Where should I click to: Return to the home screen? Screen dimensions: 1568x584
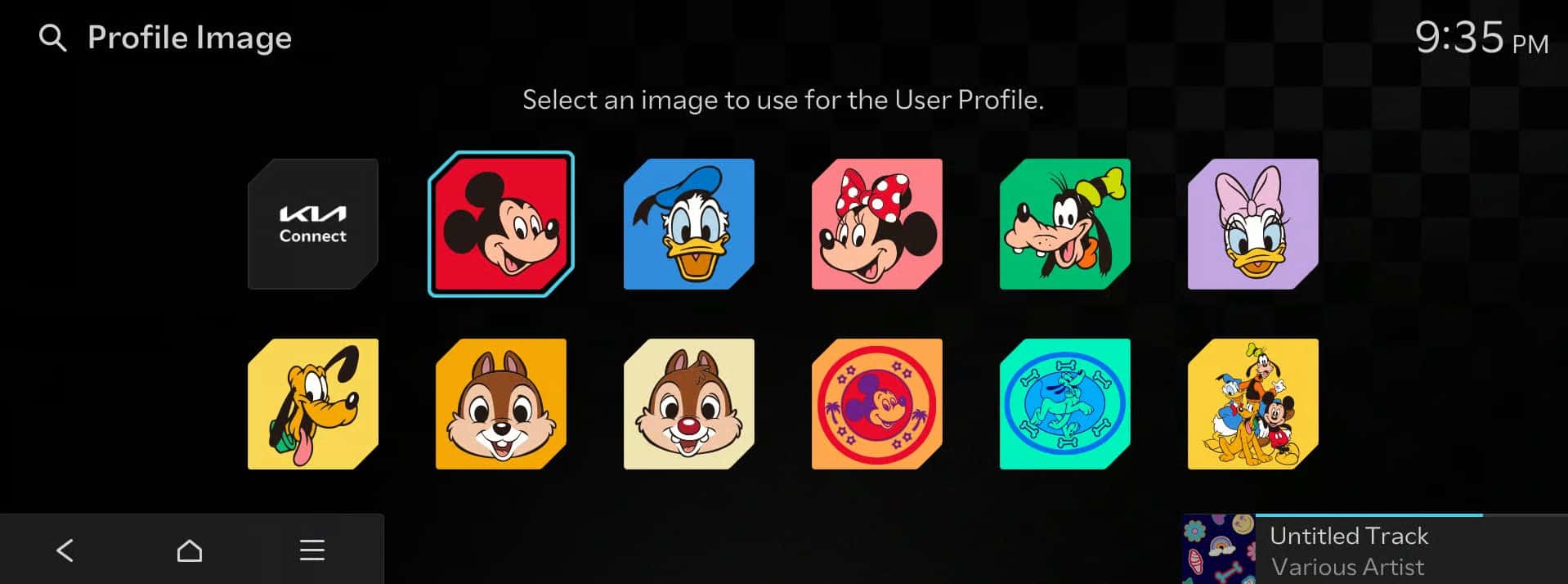[x=190, y=550]
